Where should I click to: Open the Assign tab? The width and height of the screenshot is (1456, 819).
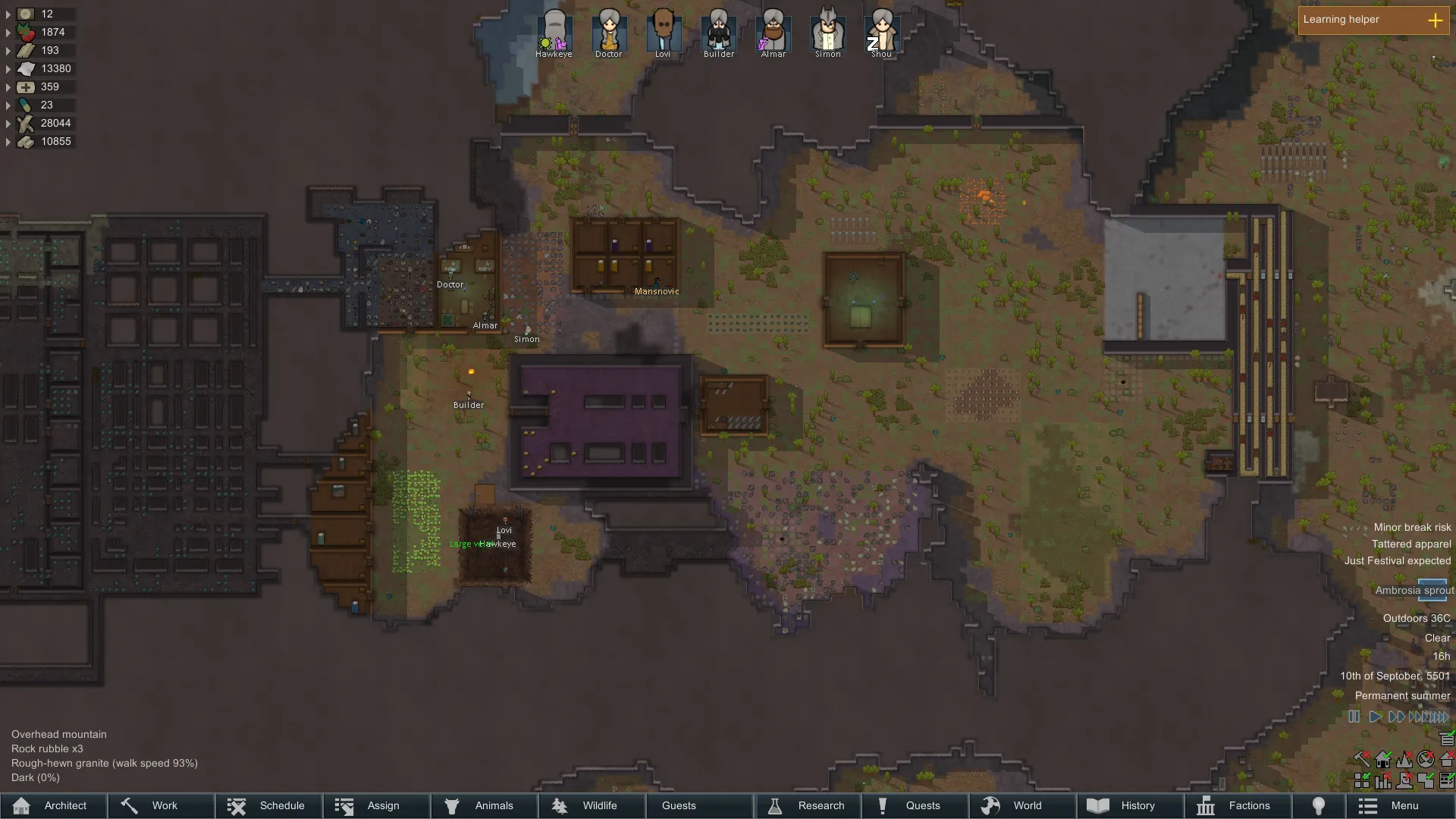tap(376, 805)
